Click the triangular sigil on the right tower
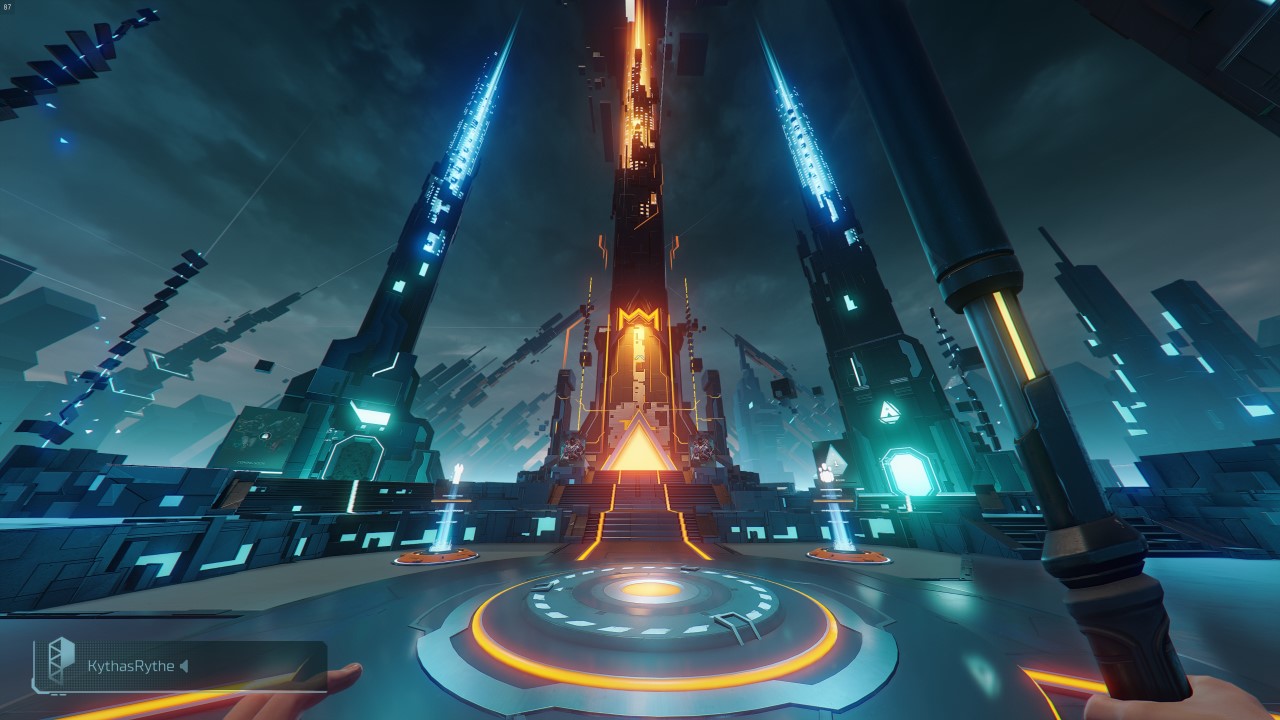 tap(890, 410)
